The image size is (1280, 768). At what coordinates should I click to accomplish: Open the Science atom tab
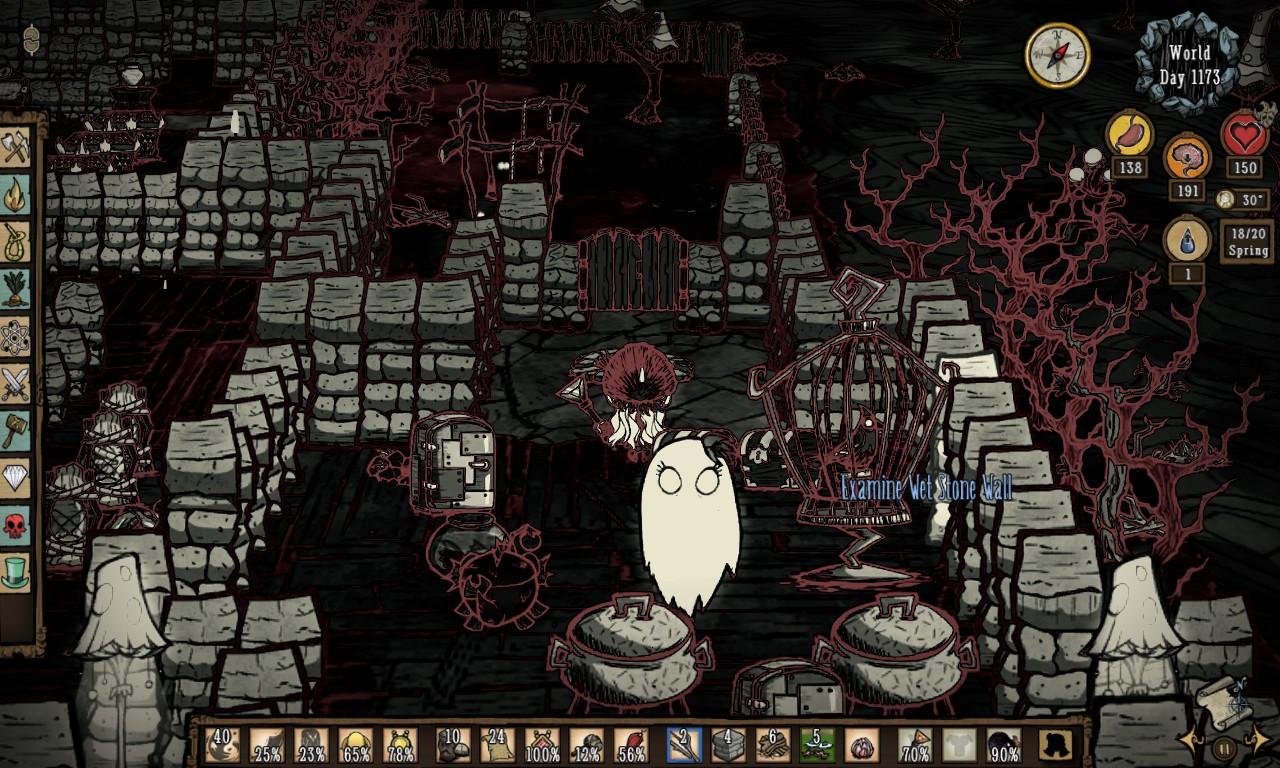[16, 337]
